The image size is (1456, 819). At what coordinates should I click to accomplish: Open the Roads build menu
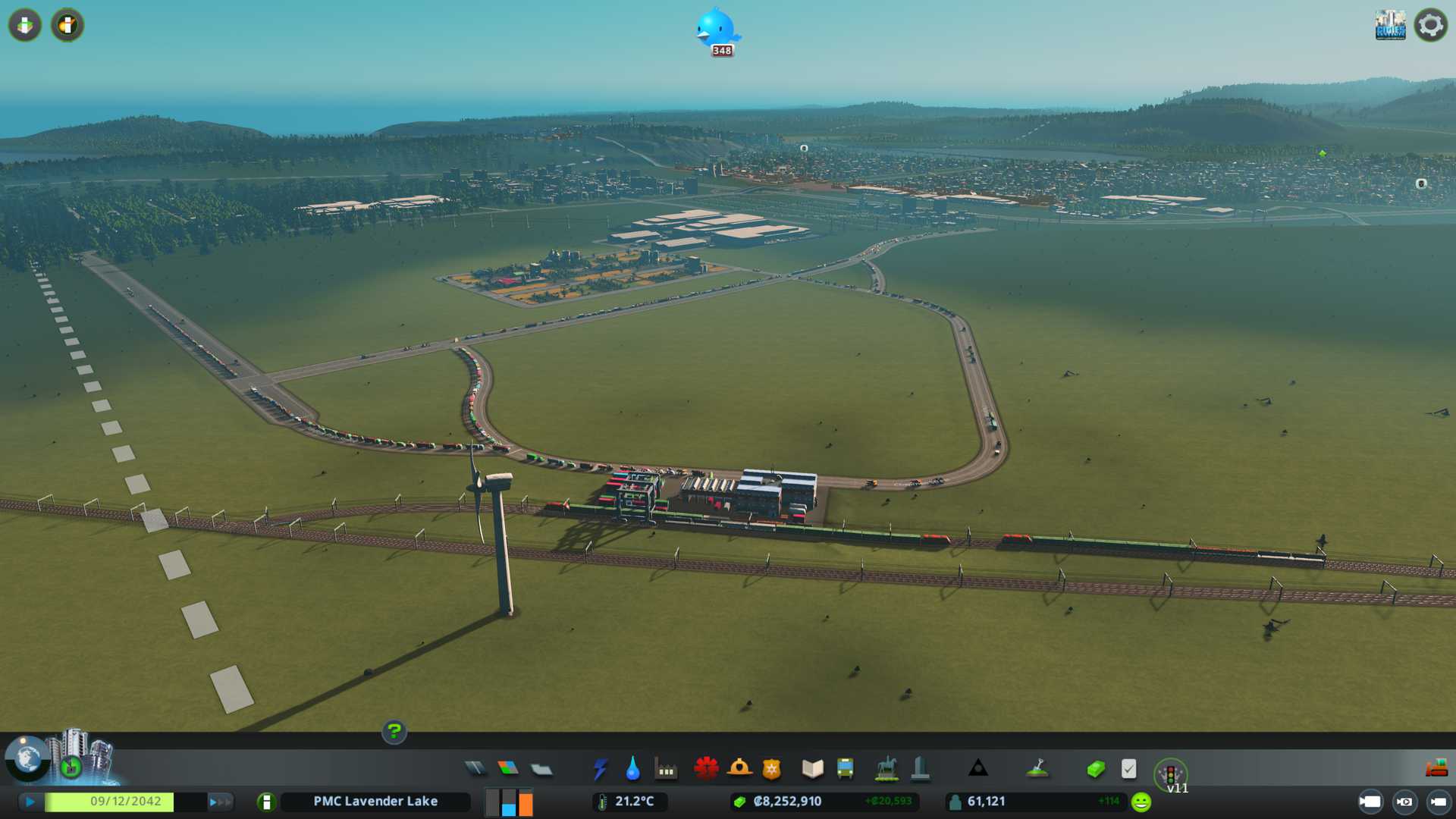point(475,769)
